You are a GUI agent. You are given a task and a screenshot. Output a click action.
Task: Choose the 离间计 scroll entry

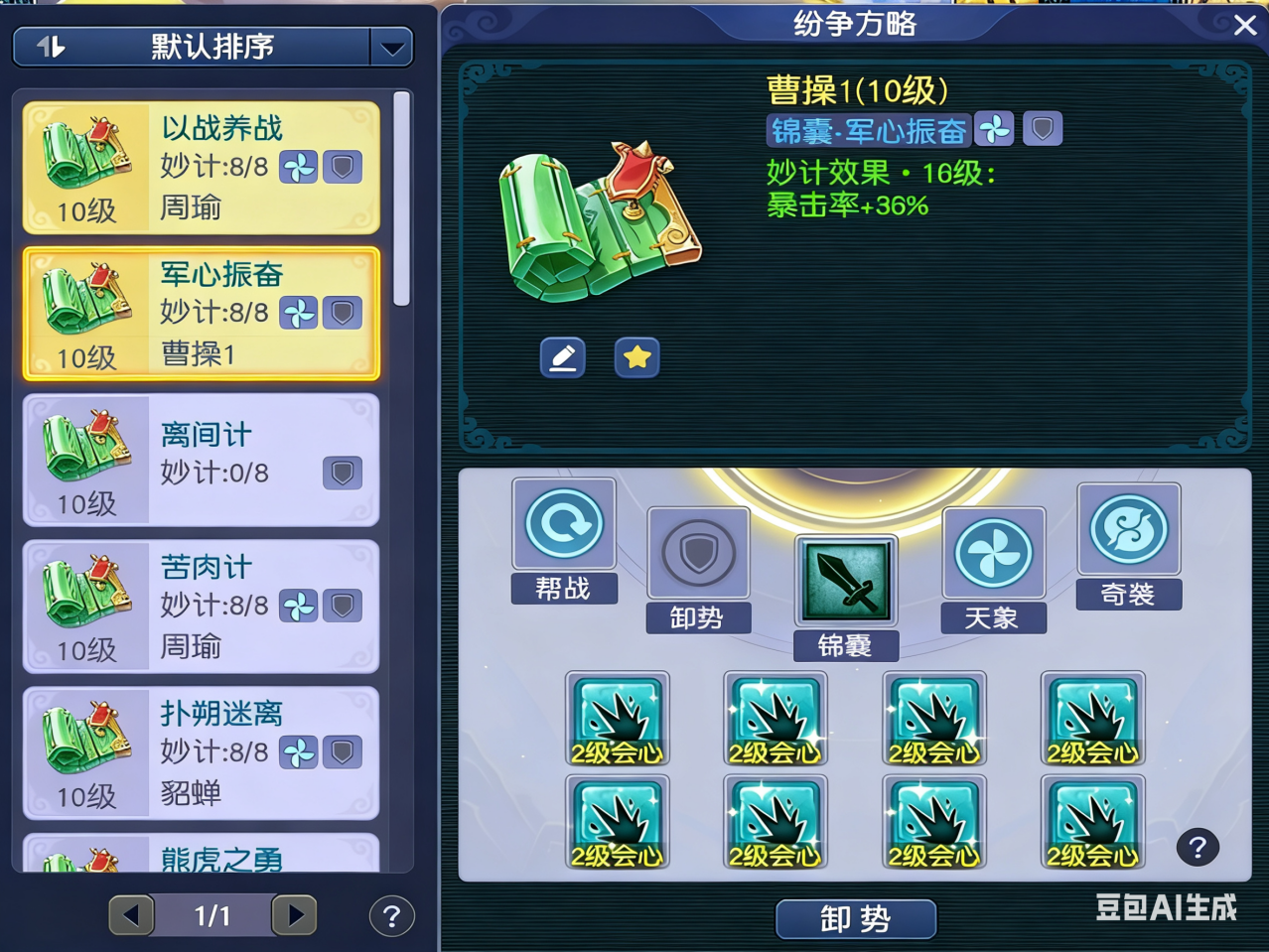click(x=201, y=460)
